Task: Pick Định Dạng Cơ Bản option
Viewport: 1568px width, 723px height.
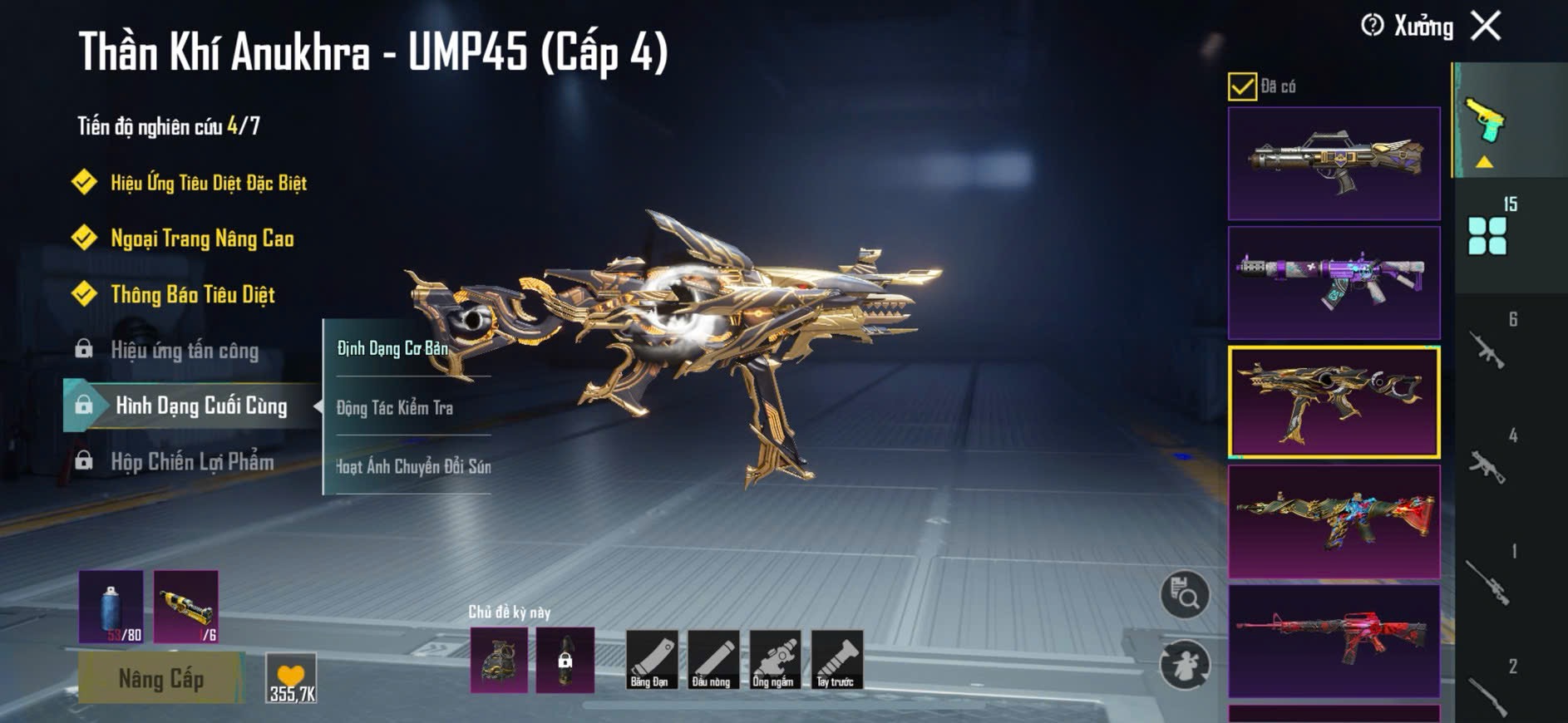Action: click(x=392, y=348)
